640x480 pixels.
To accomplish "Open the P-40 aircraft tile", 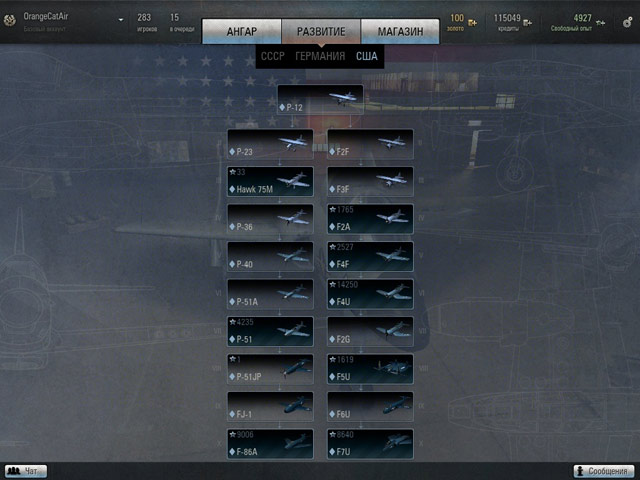I will click(270, 257).
